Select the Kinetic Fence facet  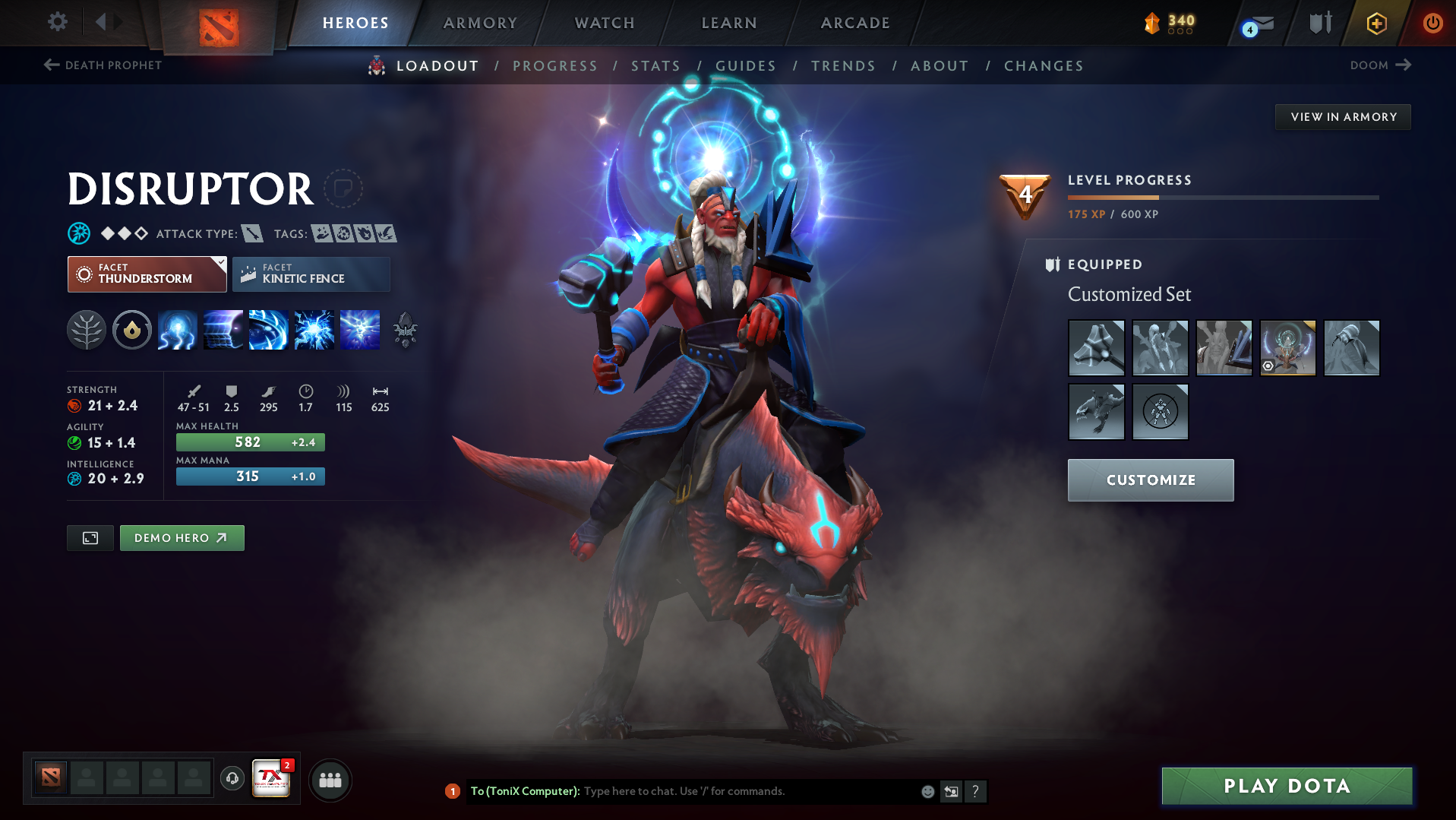click(x=311, y=274)
